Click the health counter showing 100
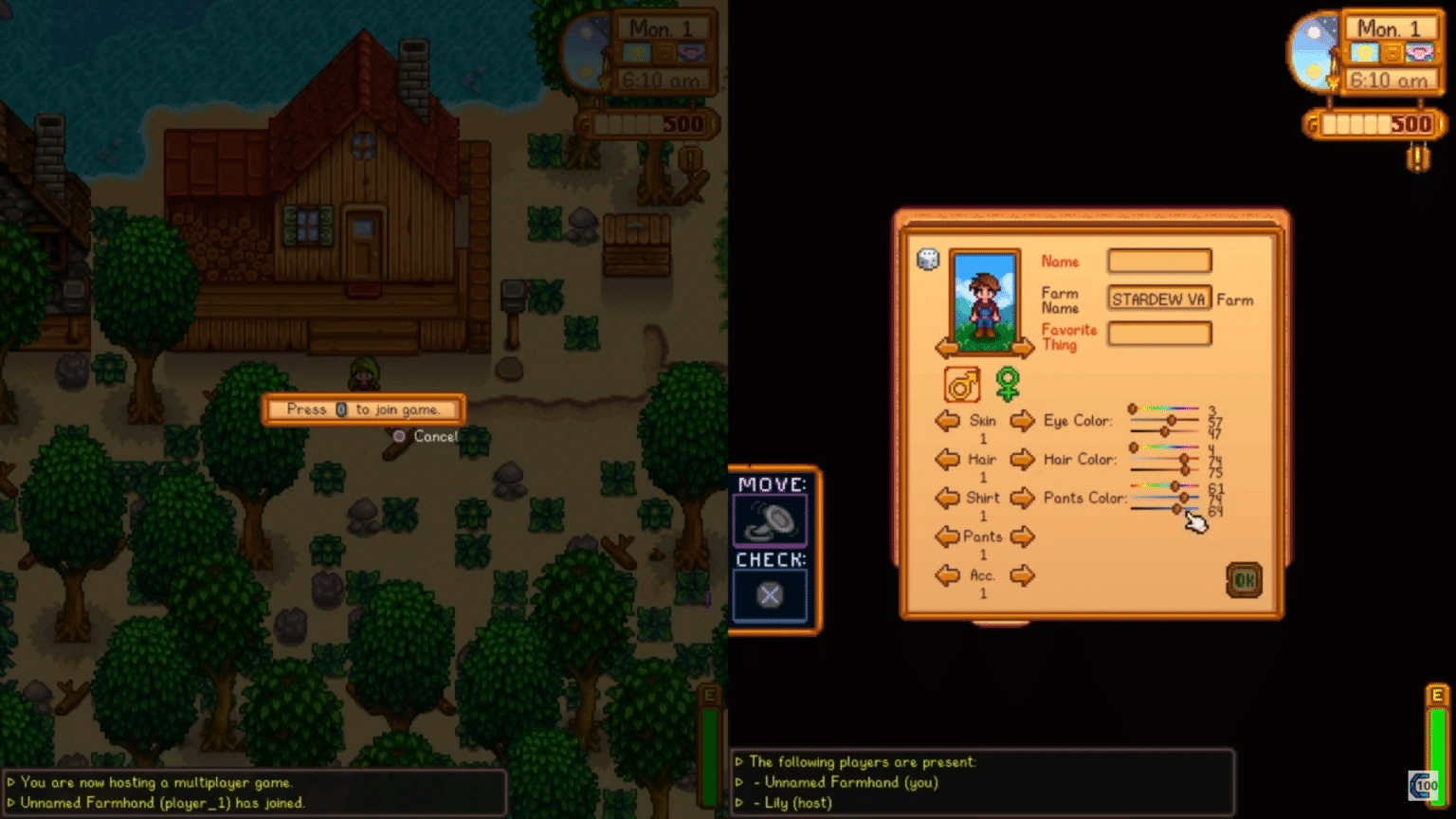Image resolution: width=1456 pixels, height=819 pixels. (x=1424, y=784)
